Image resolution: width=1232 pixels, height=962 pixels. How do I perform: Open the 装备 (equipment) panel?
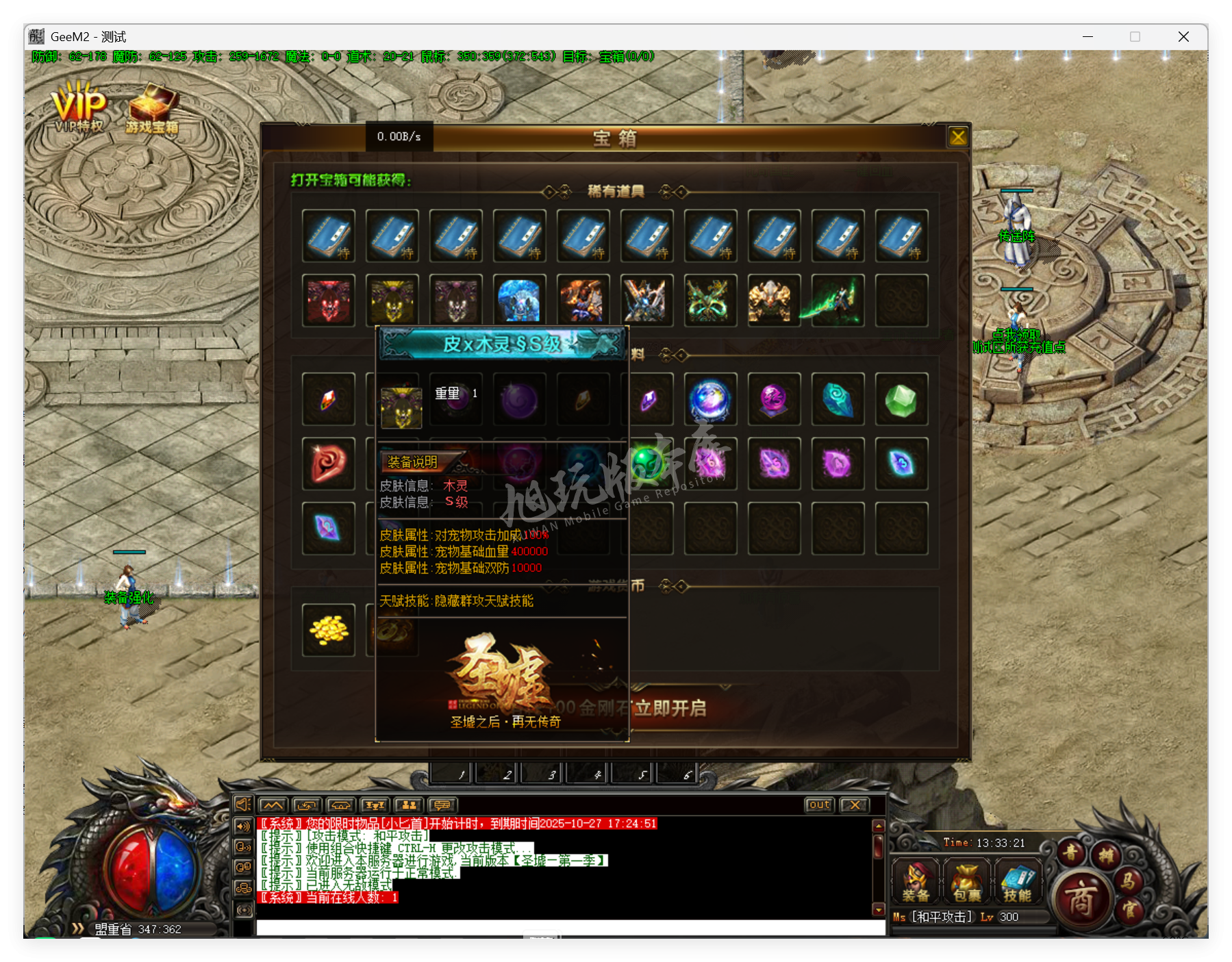tap(915, 881)
